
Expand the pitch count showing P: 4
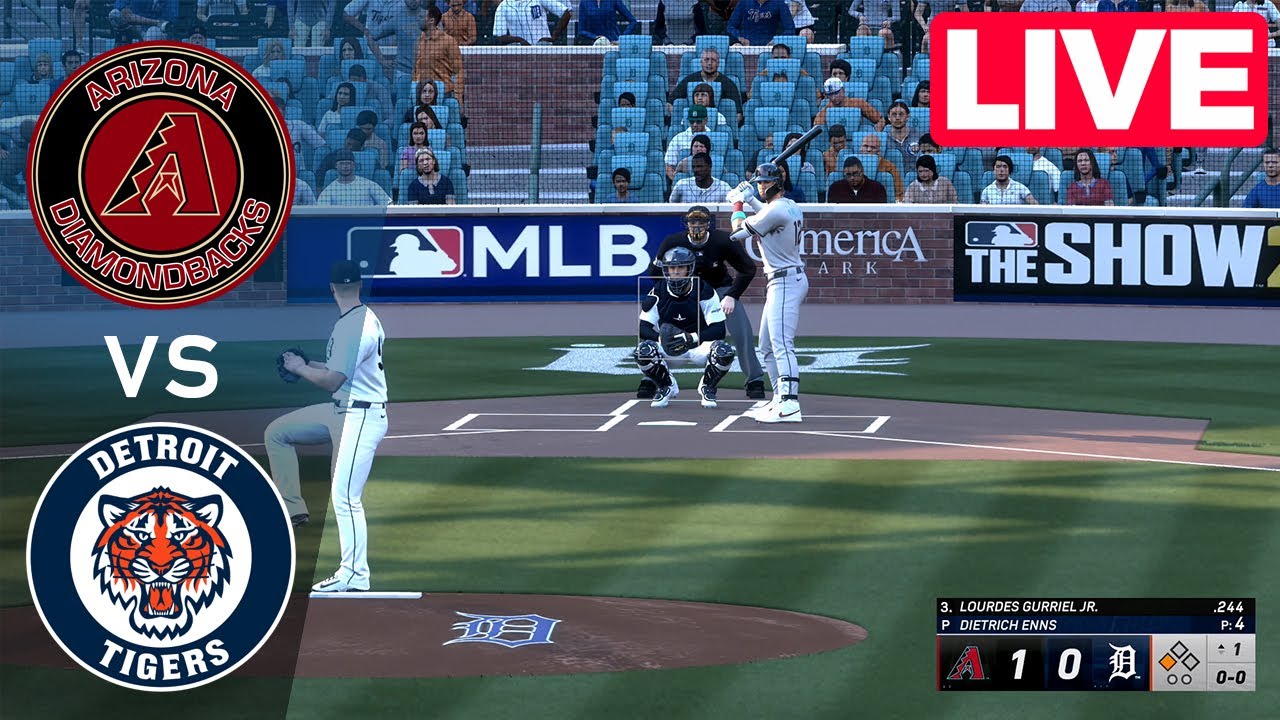coord(1231,624)
